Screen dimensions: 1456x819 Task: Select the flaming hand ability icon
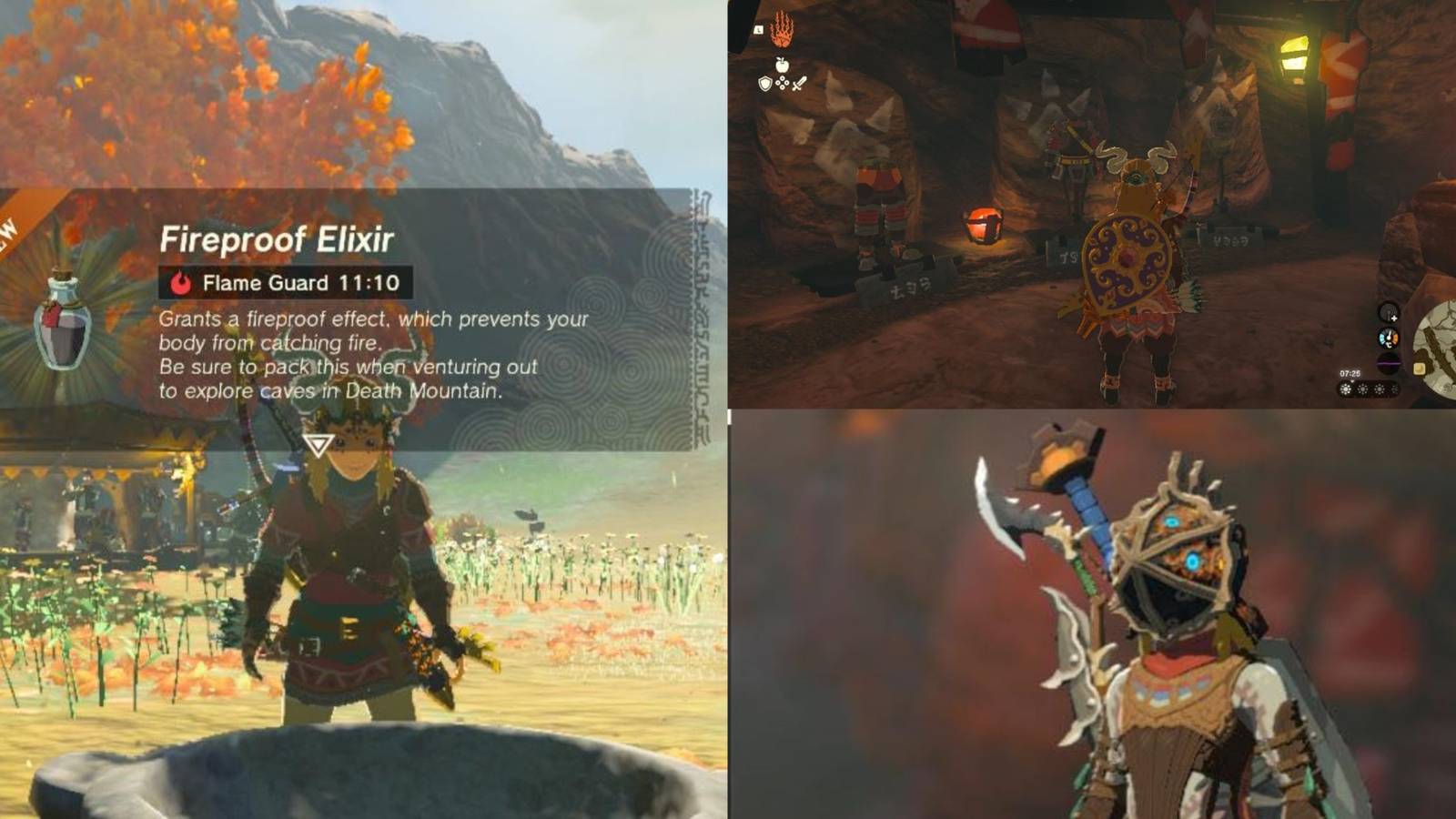[783, 27]
